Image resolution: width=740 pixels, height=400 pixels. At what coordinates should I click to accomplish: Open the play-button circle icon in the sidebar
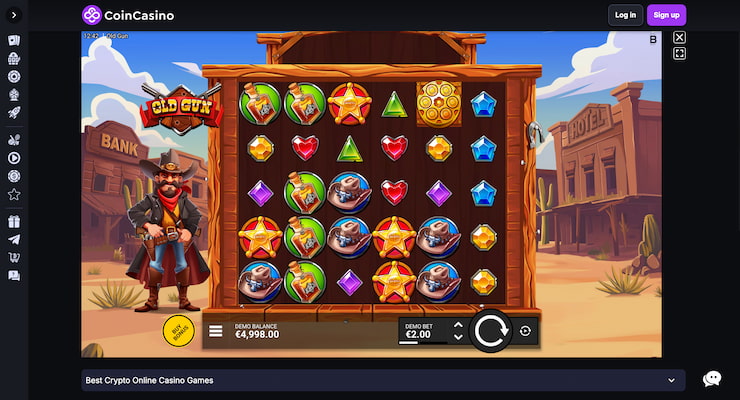(14, 157)
